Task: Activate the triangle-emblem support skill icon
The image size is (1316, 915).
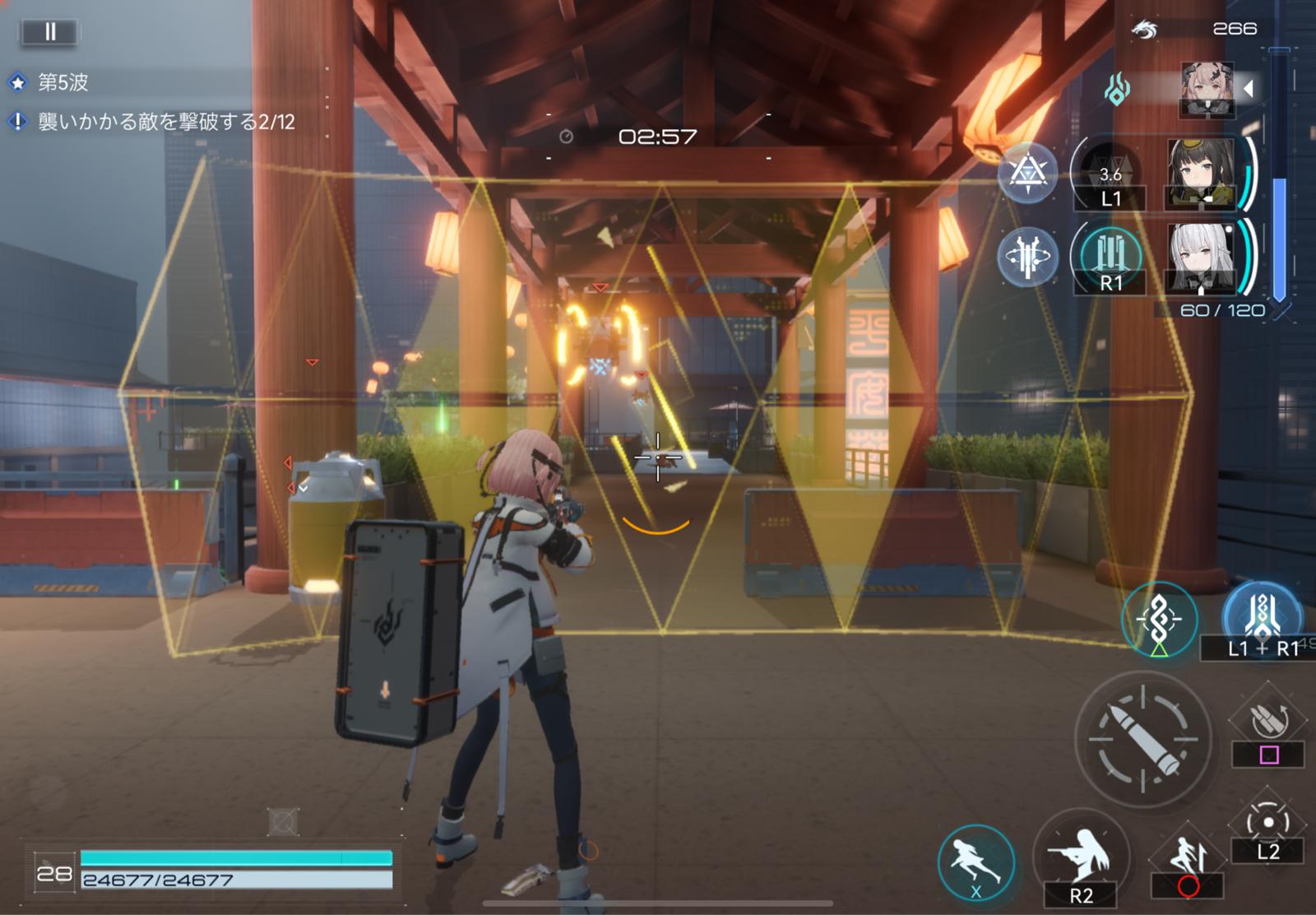Action: (1027, 174)
